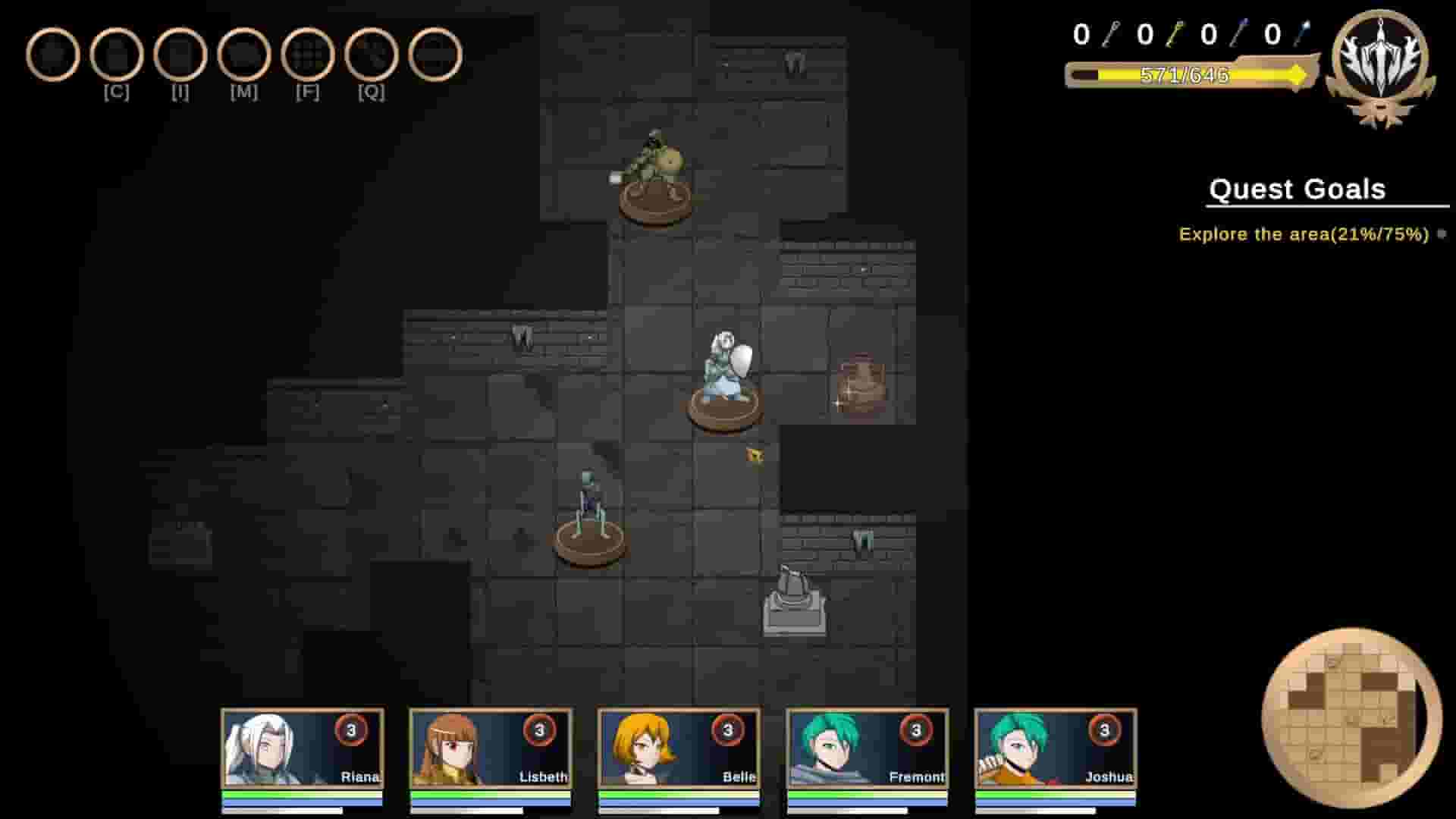The height and width of the screenshot is (819, 1456).
Task: Select Belle's portrait
Action: [x=679, y=751]
